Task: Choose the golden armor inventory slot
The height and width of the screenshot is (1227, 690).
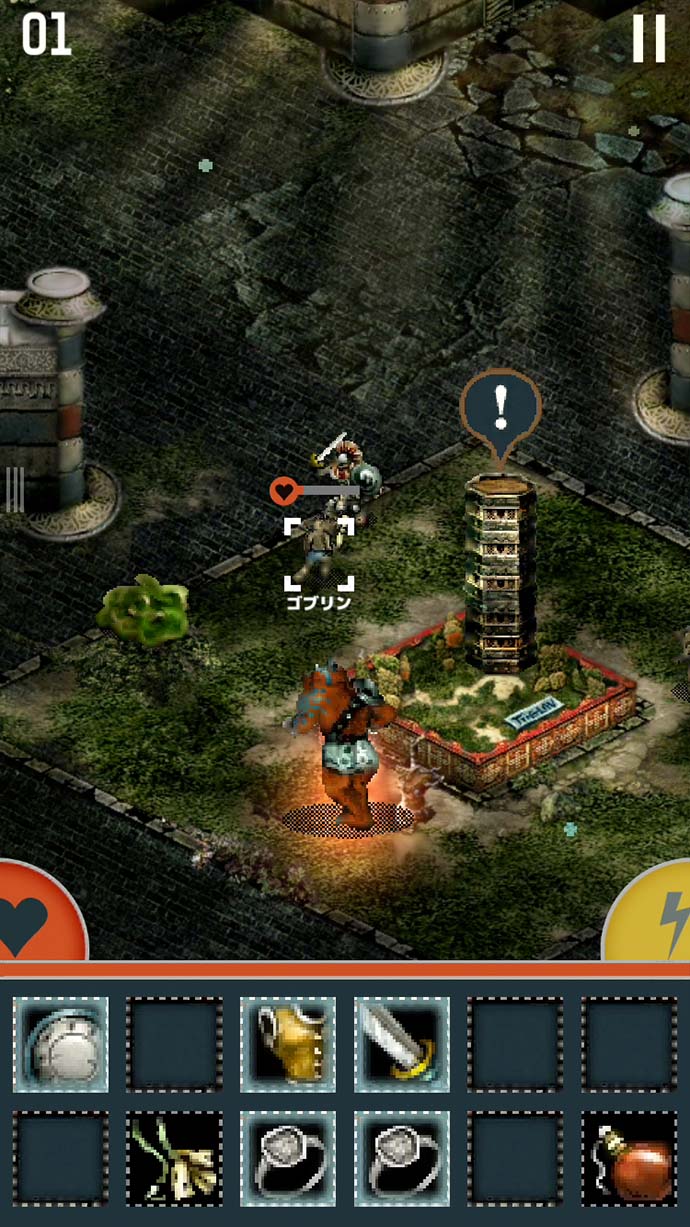Action: pos(288,1045)
